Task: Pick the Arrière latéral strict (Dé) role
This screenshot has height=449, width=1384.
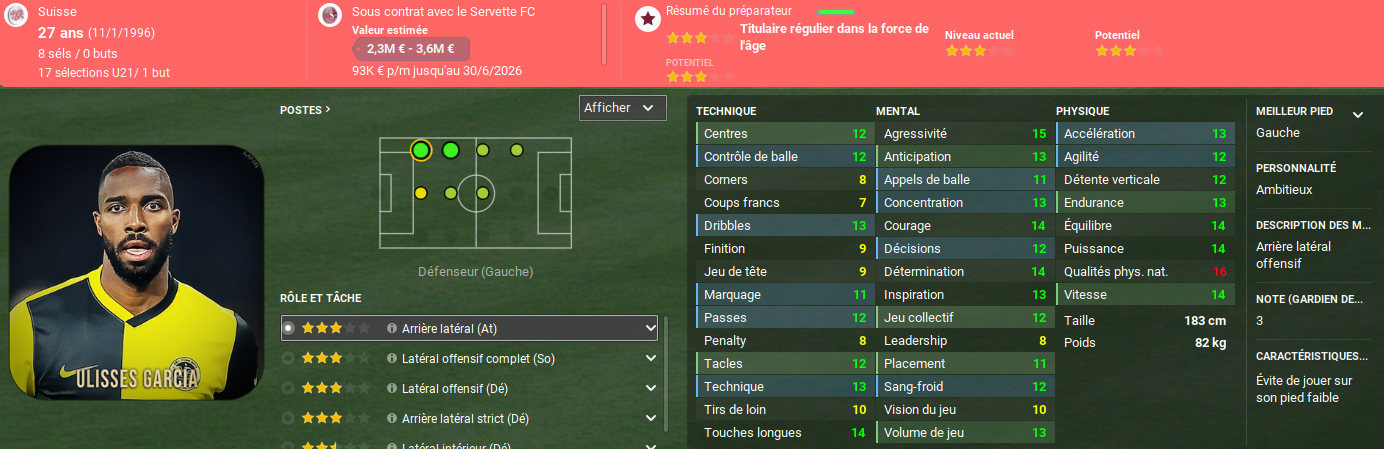Action: (x=464, y=418)
